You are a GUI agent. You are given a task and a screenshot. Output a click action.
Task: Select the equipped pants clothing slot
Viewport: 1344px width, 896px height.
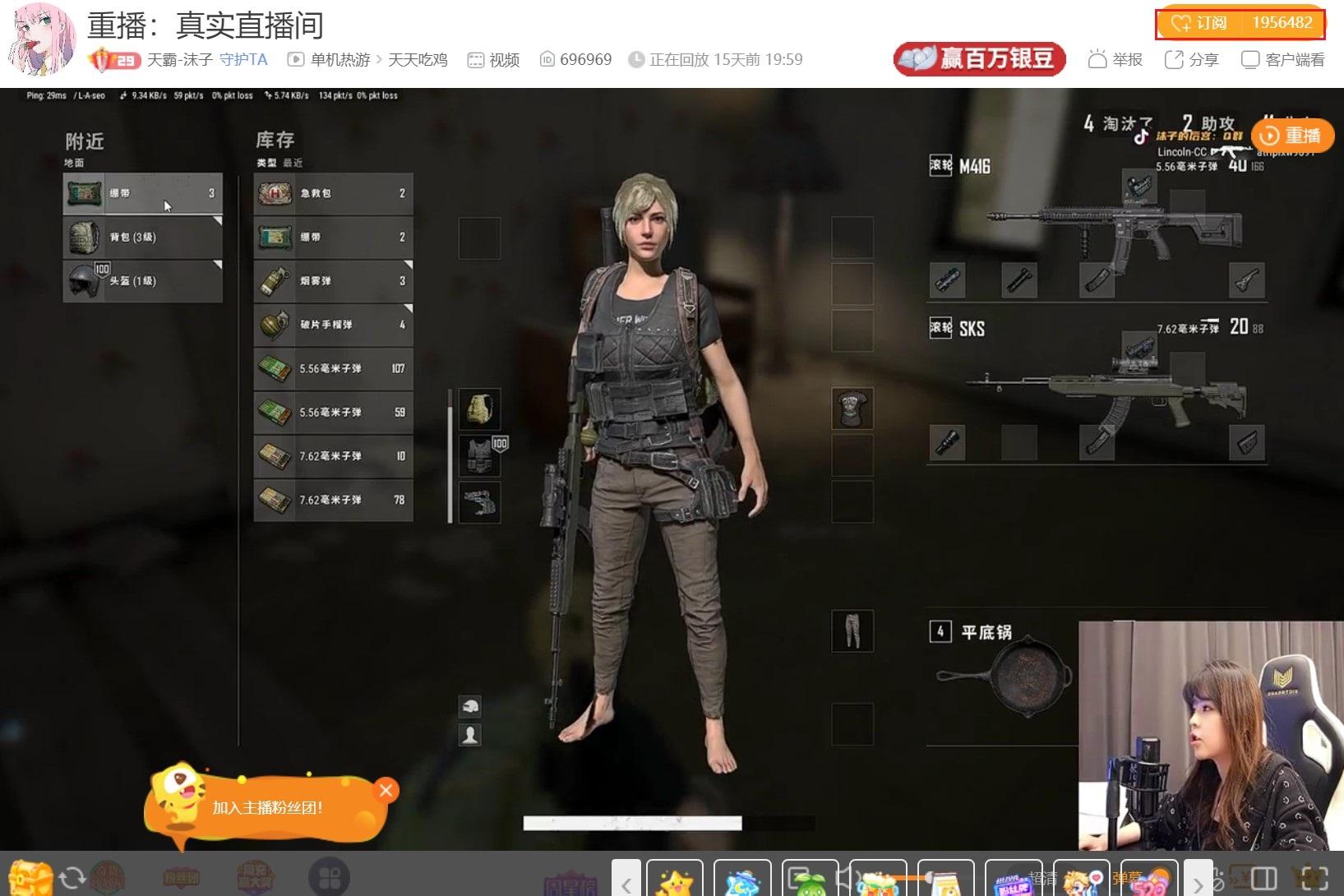pos(852,631)
